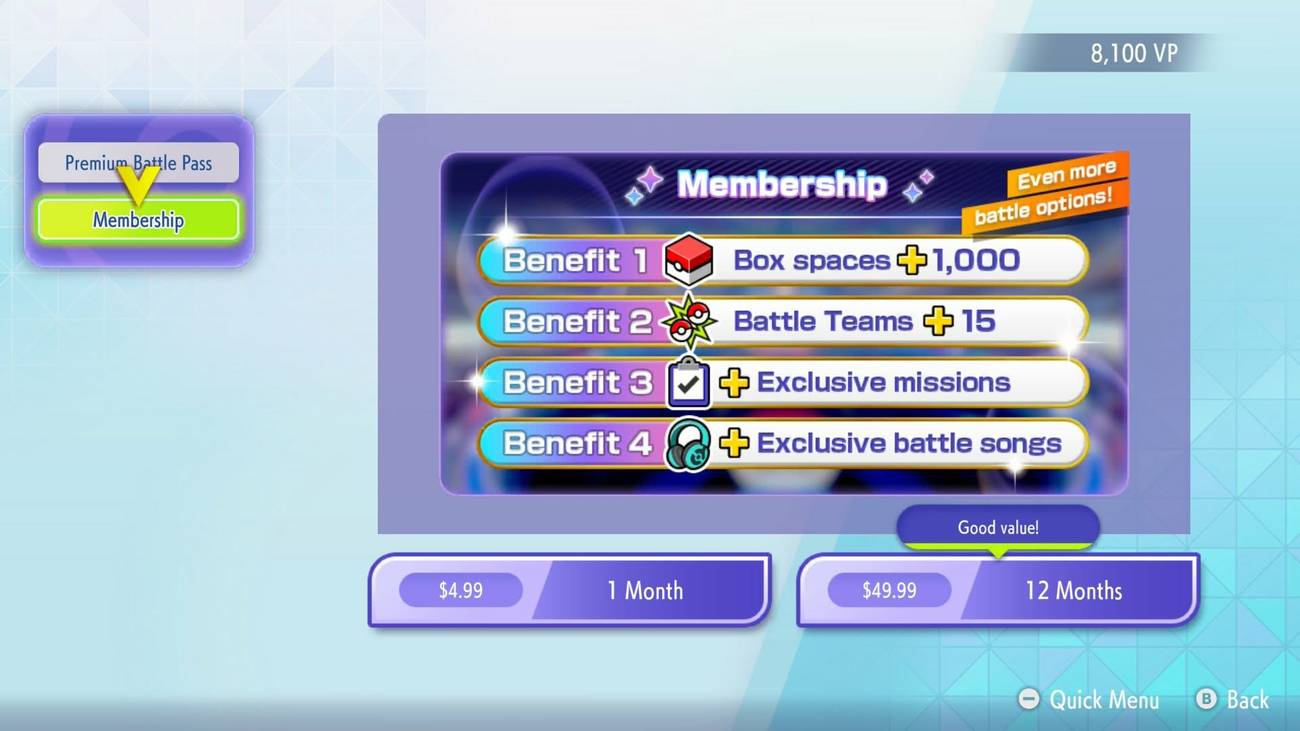The height and width of the screenshot is (731, 1300).
Task: Click the exclusive missions clipboard icon
Action: coord(688,382)
